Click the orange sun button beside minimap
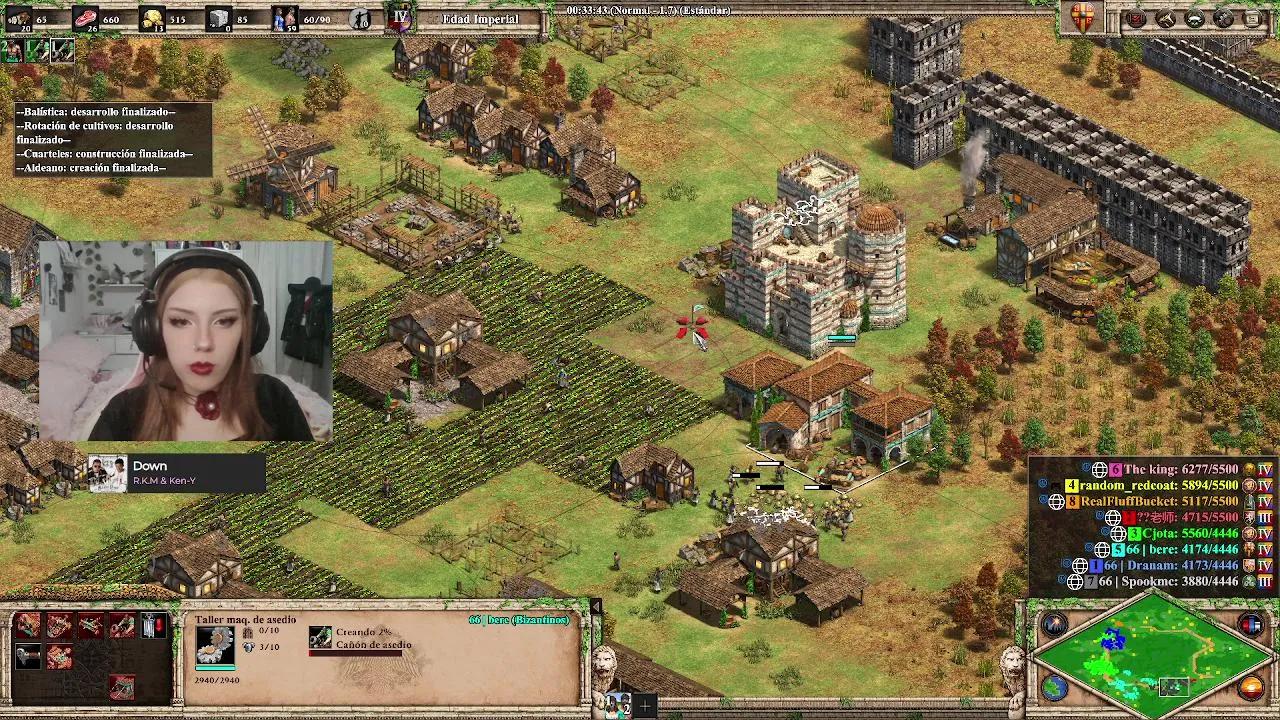This screenshot has width=1280, height=720. (1251, 687)
